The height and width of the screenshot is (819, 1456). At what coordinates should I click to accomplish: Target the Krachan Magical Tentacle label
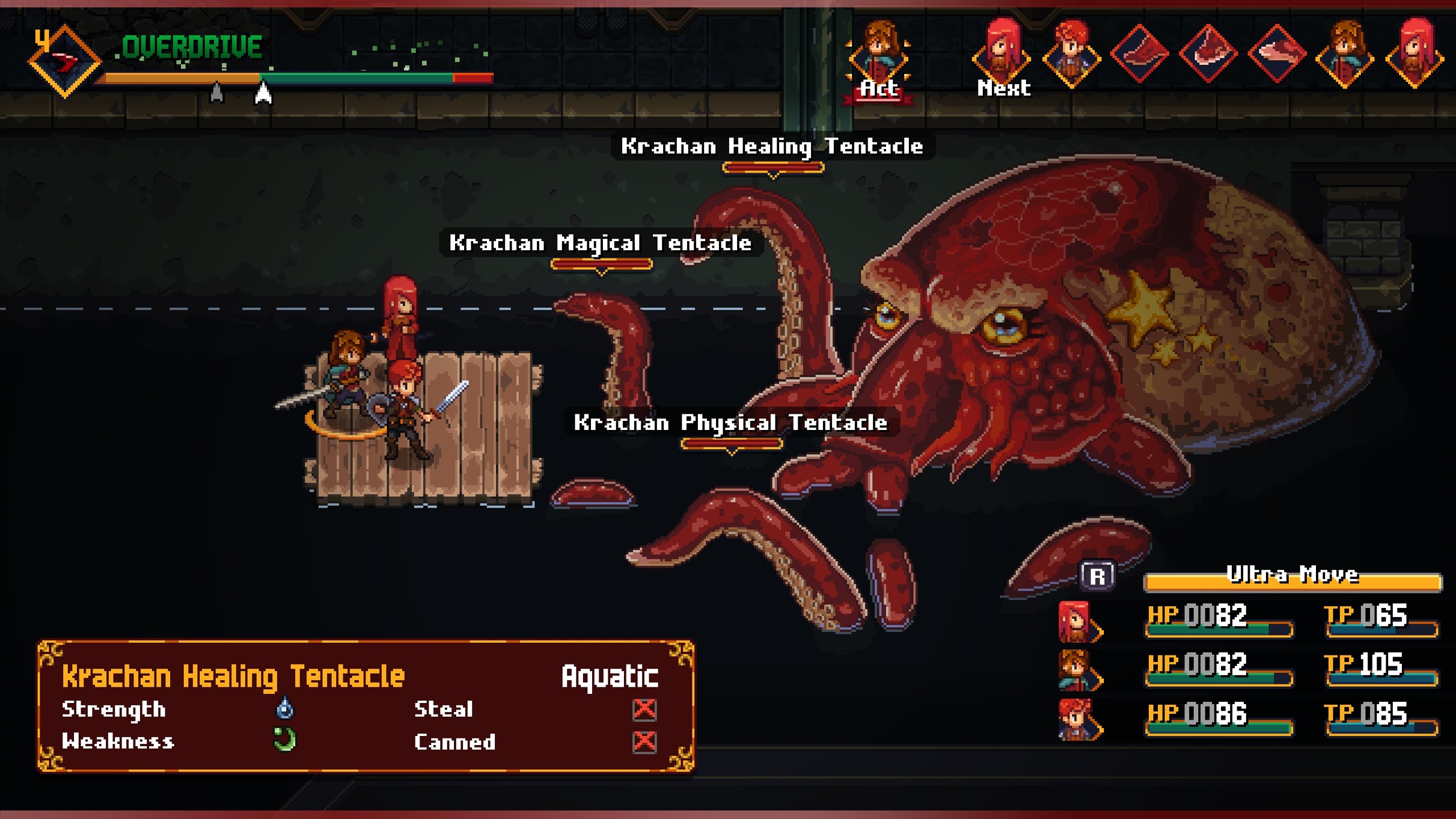[601, 243]
